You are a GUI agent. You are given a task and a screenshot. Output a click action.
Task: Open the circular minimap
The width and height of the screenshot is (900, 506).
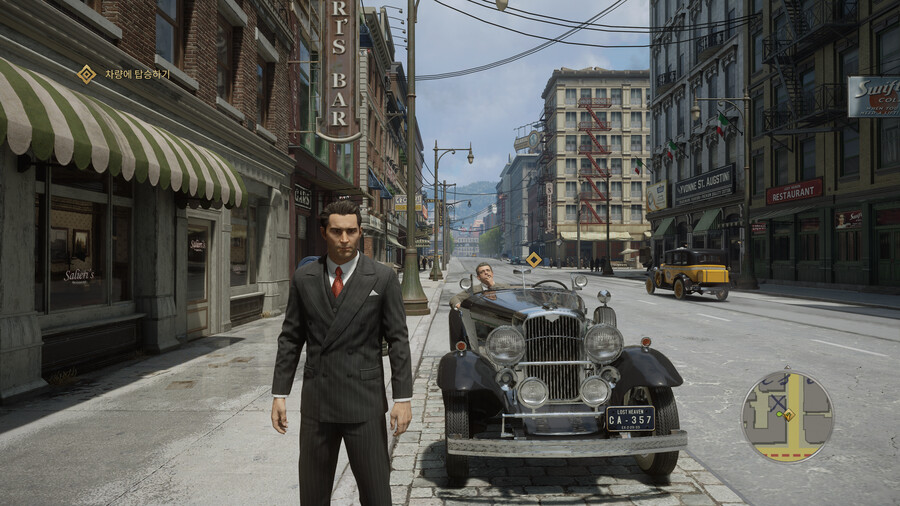pyautogui.click(x=787, y=416)
